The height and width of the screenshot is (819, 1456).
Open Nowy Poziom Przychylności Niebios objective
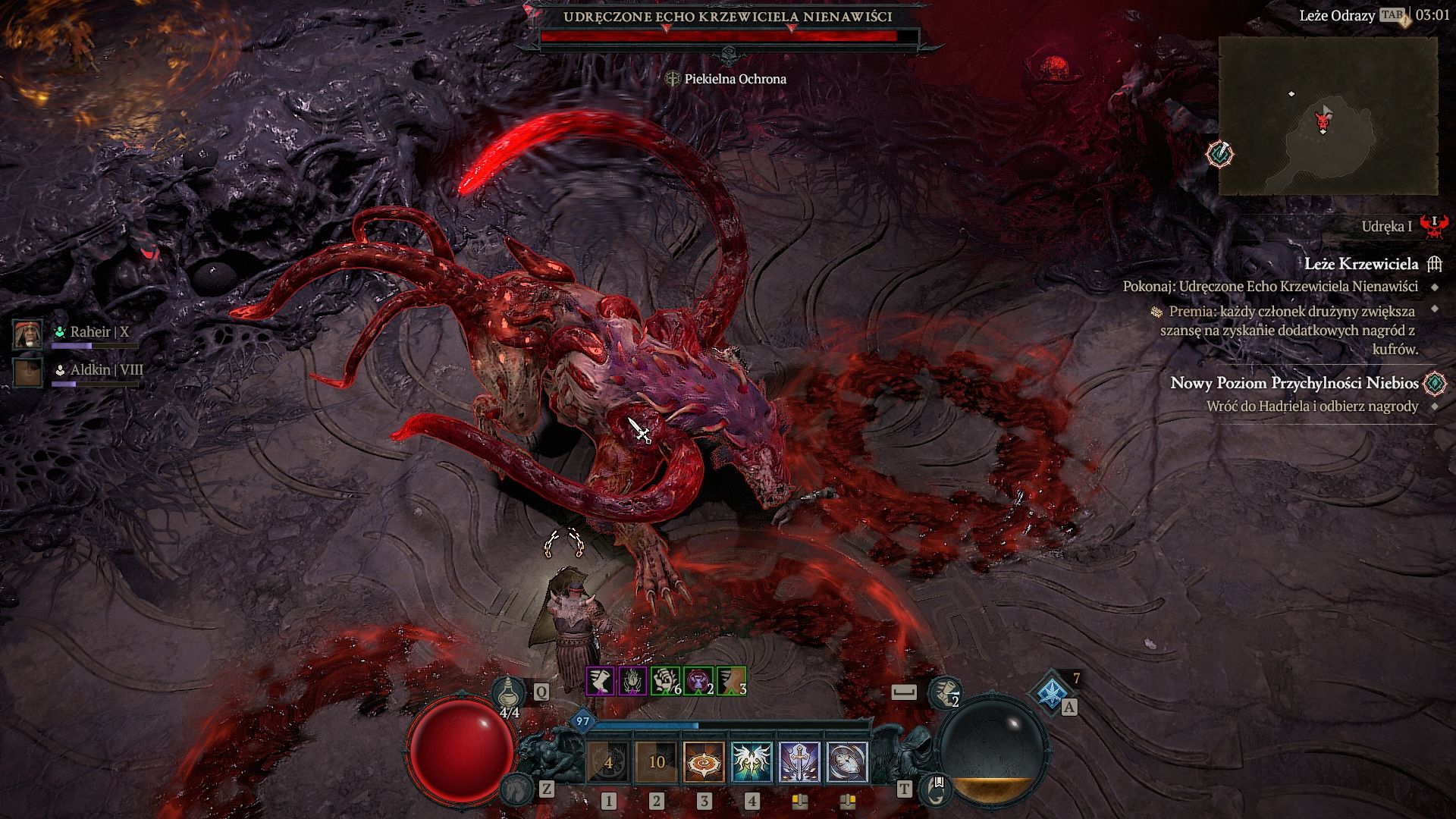(1294, 383)
